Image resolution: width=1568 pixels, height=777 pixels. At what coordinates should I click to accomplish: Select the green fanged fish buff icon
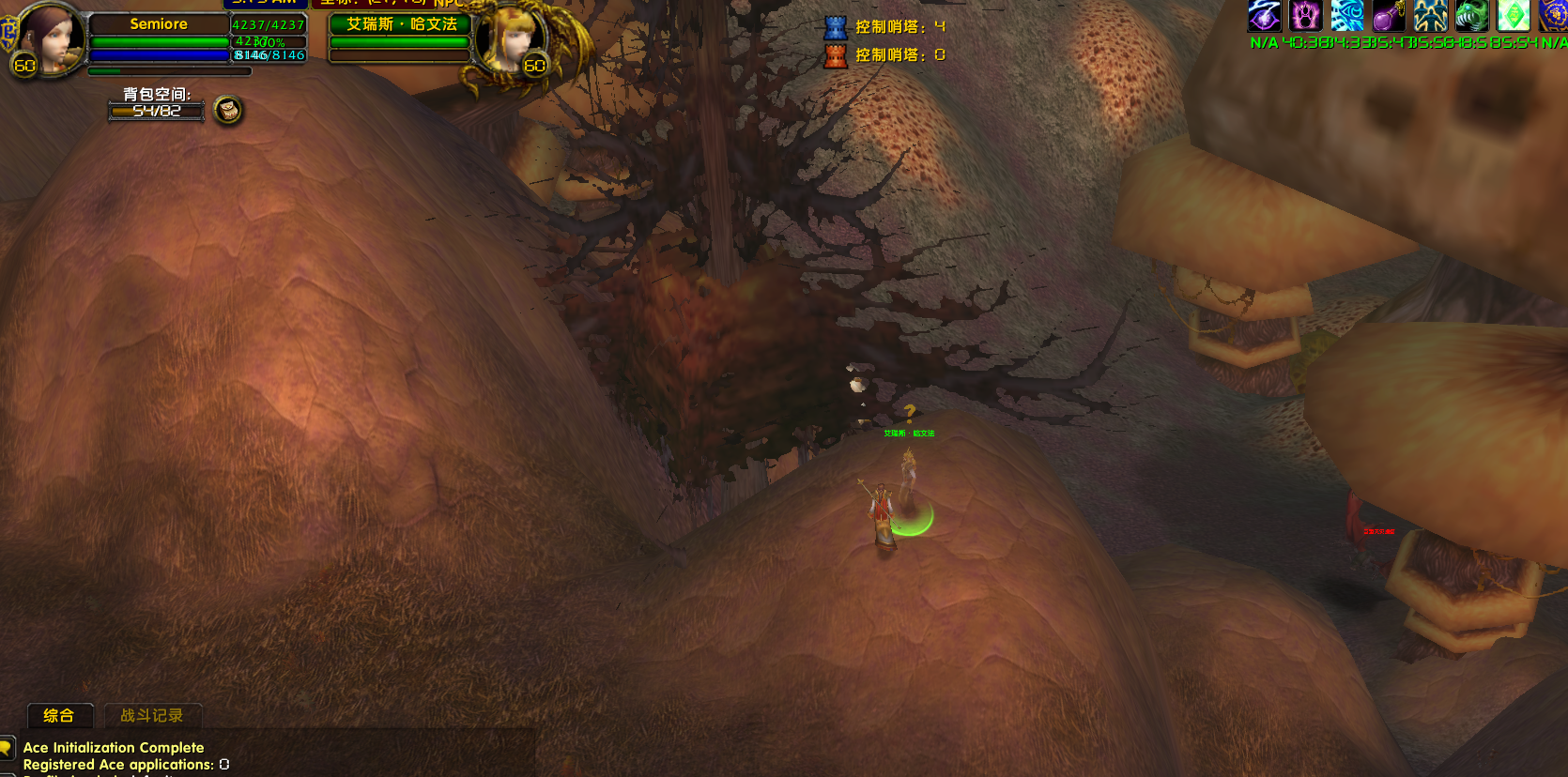click(1471, 16)
